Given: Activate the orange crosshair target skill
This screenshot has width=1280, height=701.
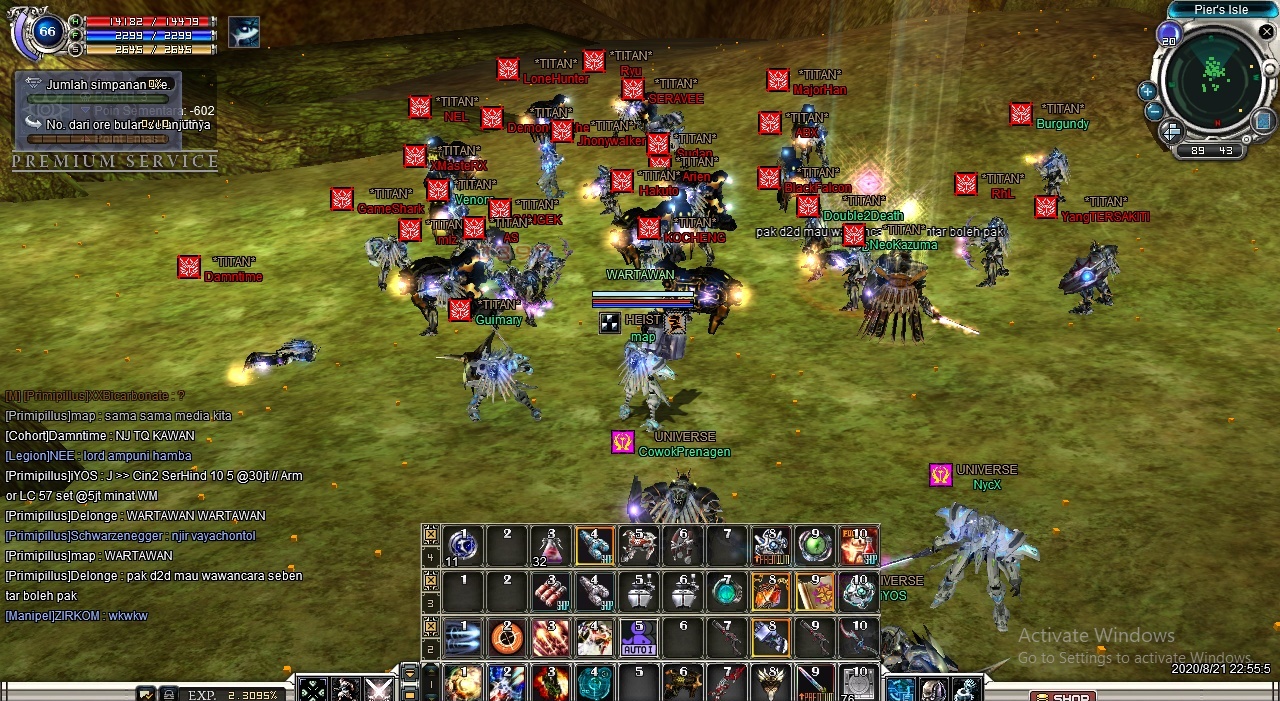Looking at the screenshot, I should (x=507, y=638).
